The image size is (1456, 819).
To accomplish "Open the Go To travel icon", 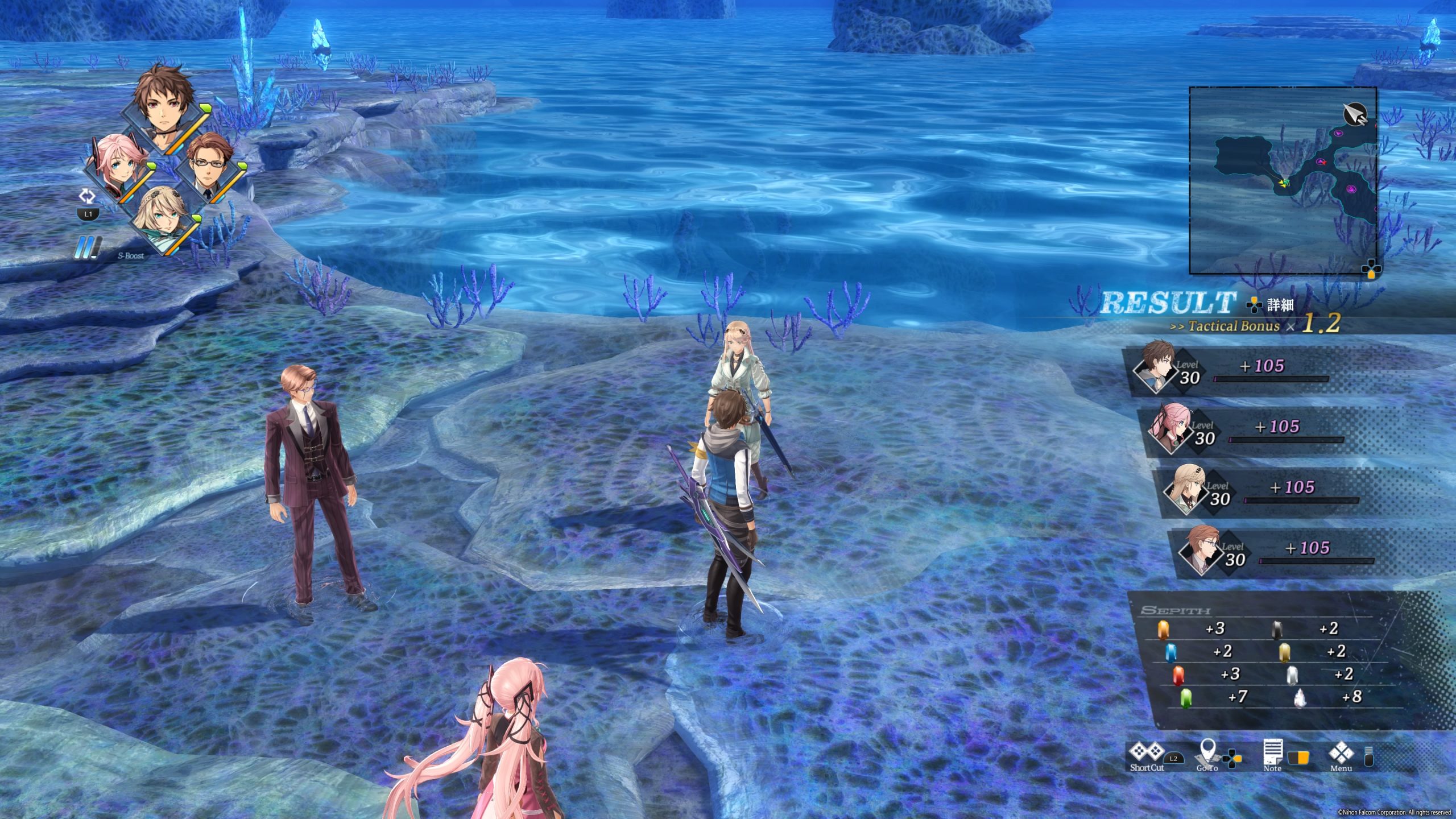I will coord(1207,755).
